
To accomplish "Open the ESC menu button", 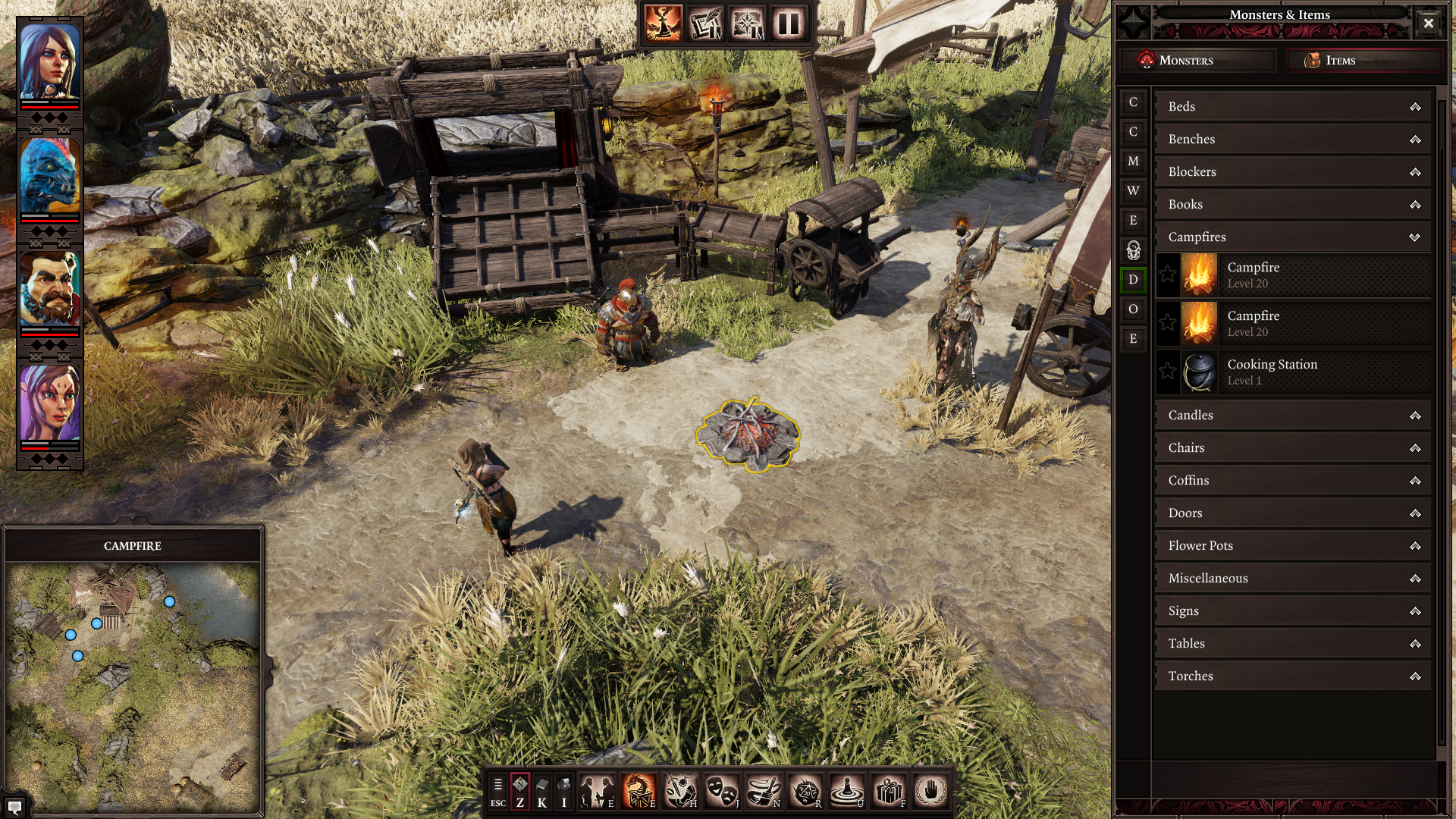I will [497, 791].
